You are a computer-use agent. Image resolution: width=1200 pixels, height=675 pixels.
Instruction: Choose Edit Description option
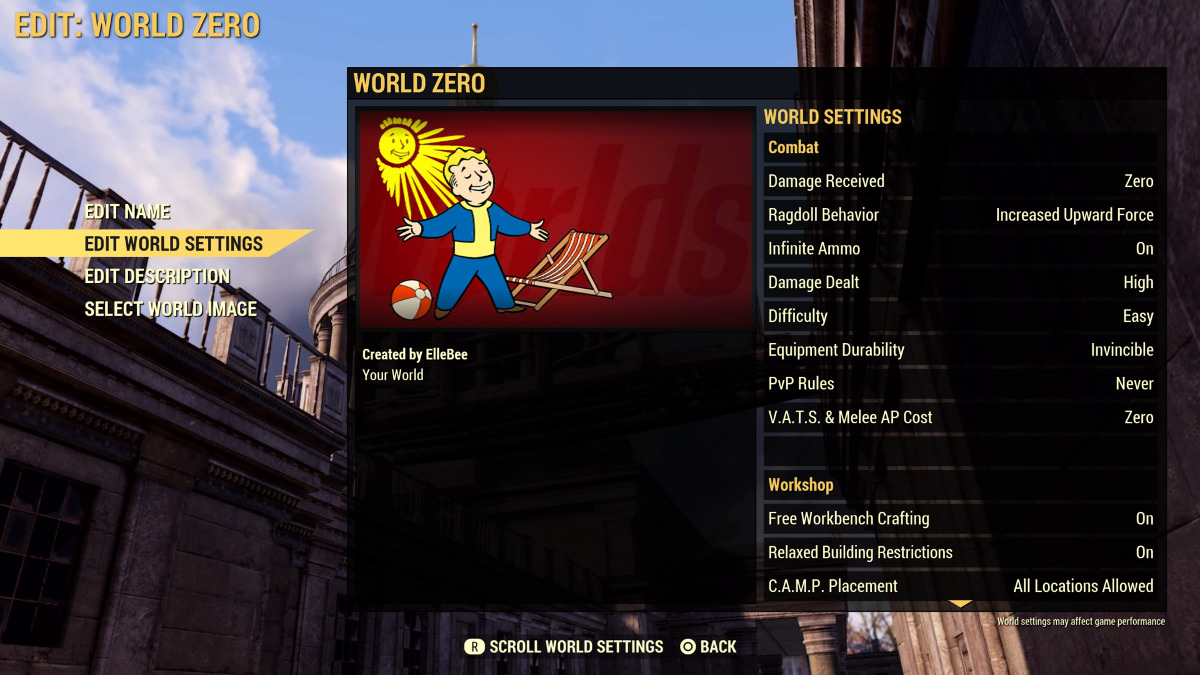tap(157, 276)
